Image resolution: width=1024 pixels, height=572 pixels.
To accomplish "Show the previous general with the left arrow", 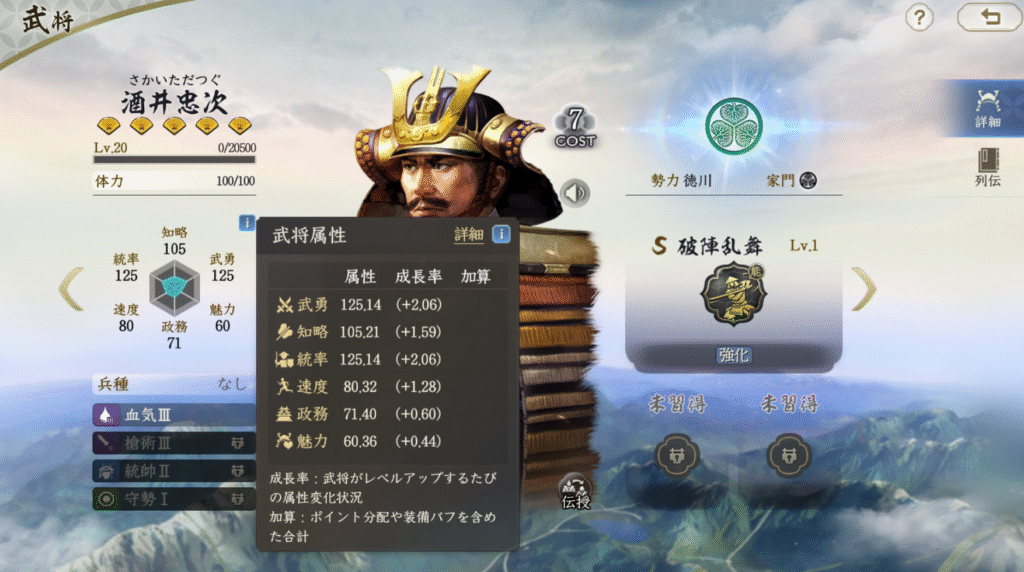I will [x=70, y=288].
